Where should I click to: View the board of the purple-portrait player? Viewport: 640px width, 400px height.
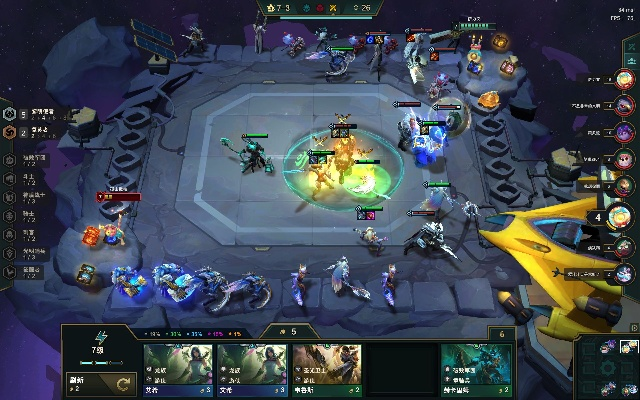pyautogui.click(x=625, y=132)
